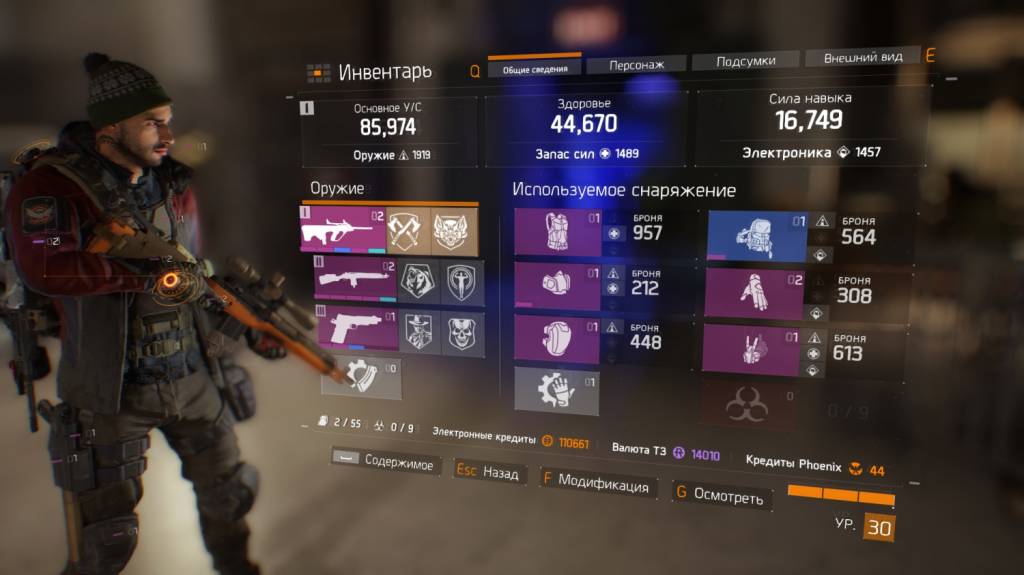Viewport: 1024px width, 575px height.
Task: Select the gear-and-fist item slot
Action: pyautogui.click(x=557, y=389)
